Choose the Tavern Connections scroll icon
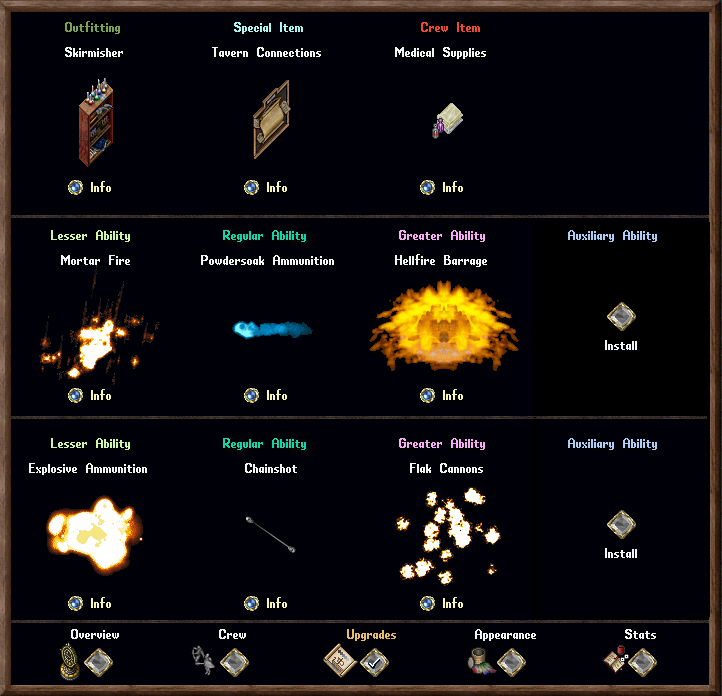Image resolution: width=722 pixels, height=696 pixels. click(x=271, y=120)
